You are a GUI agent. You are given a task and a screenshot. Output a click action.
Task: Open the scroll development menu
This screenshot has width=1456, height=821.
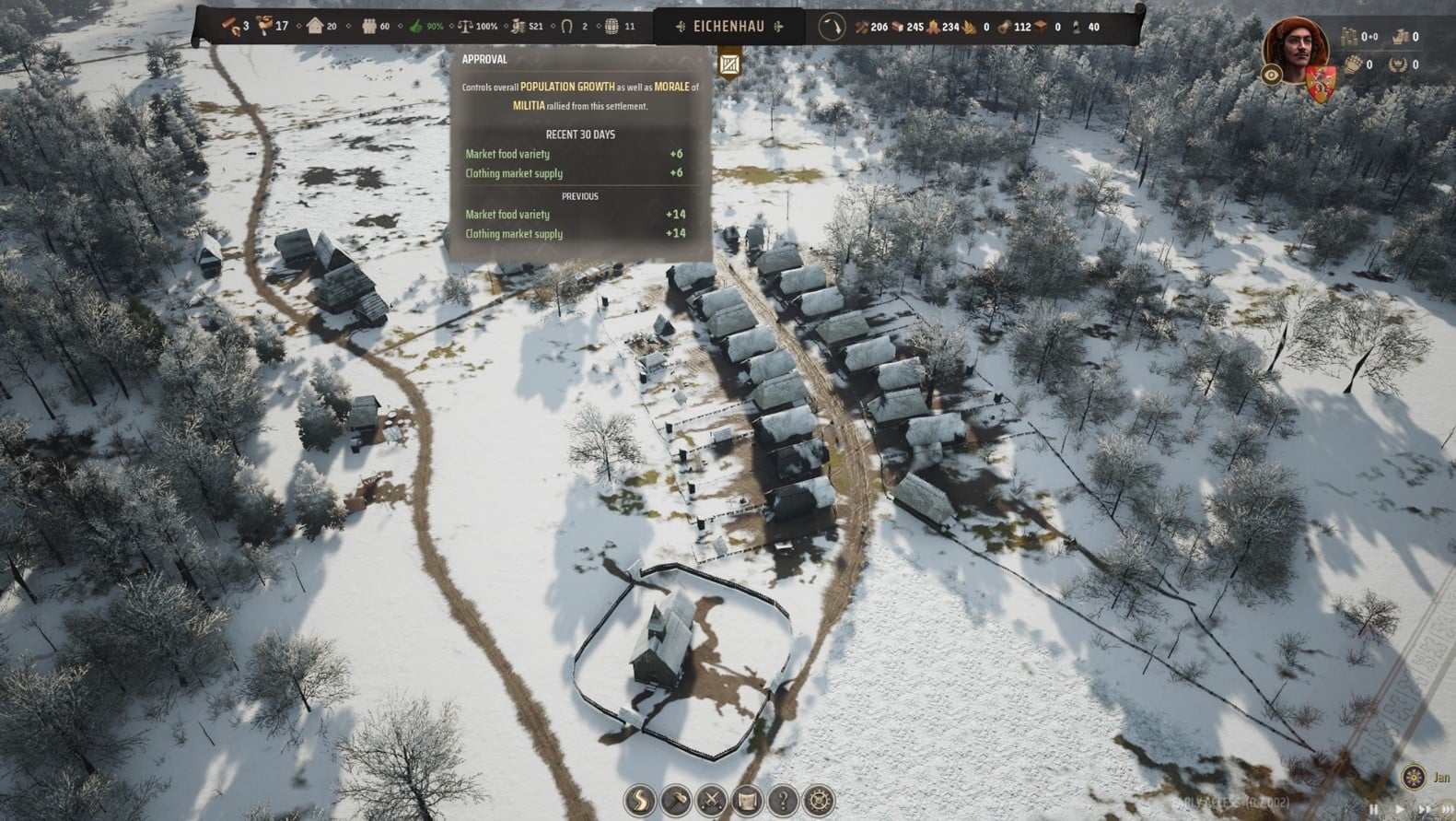[748, 800]
